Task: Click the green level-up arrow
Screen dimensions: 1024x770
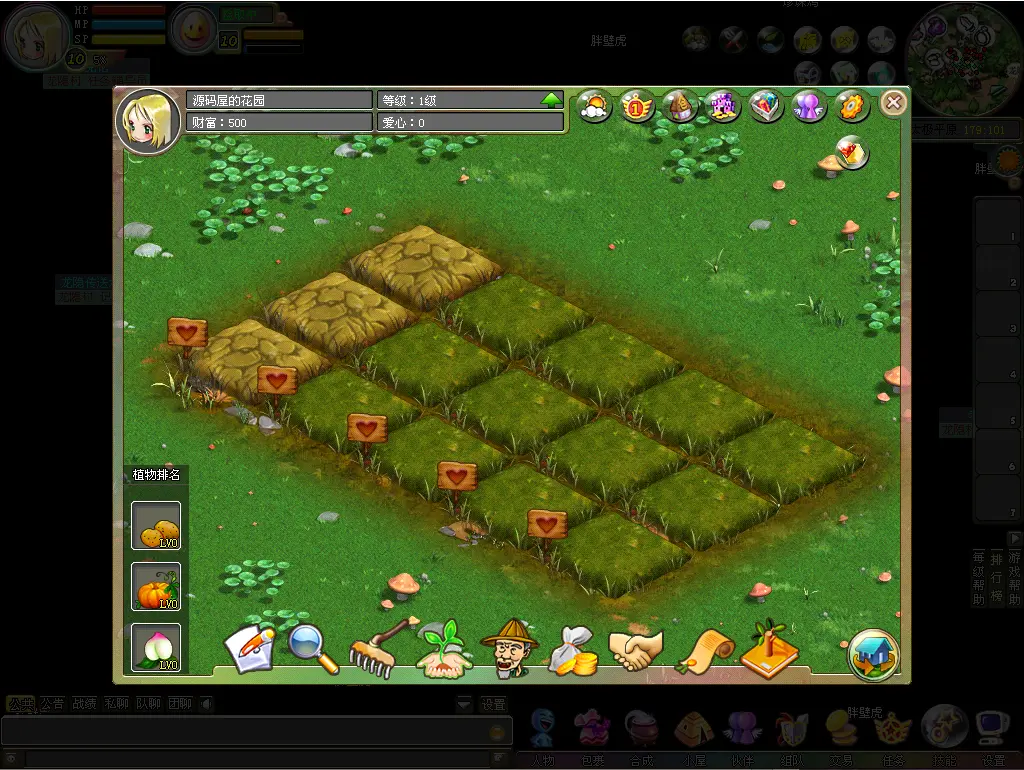Action: pos(551,100)
